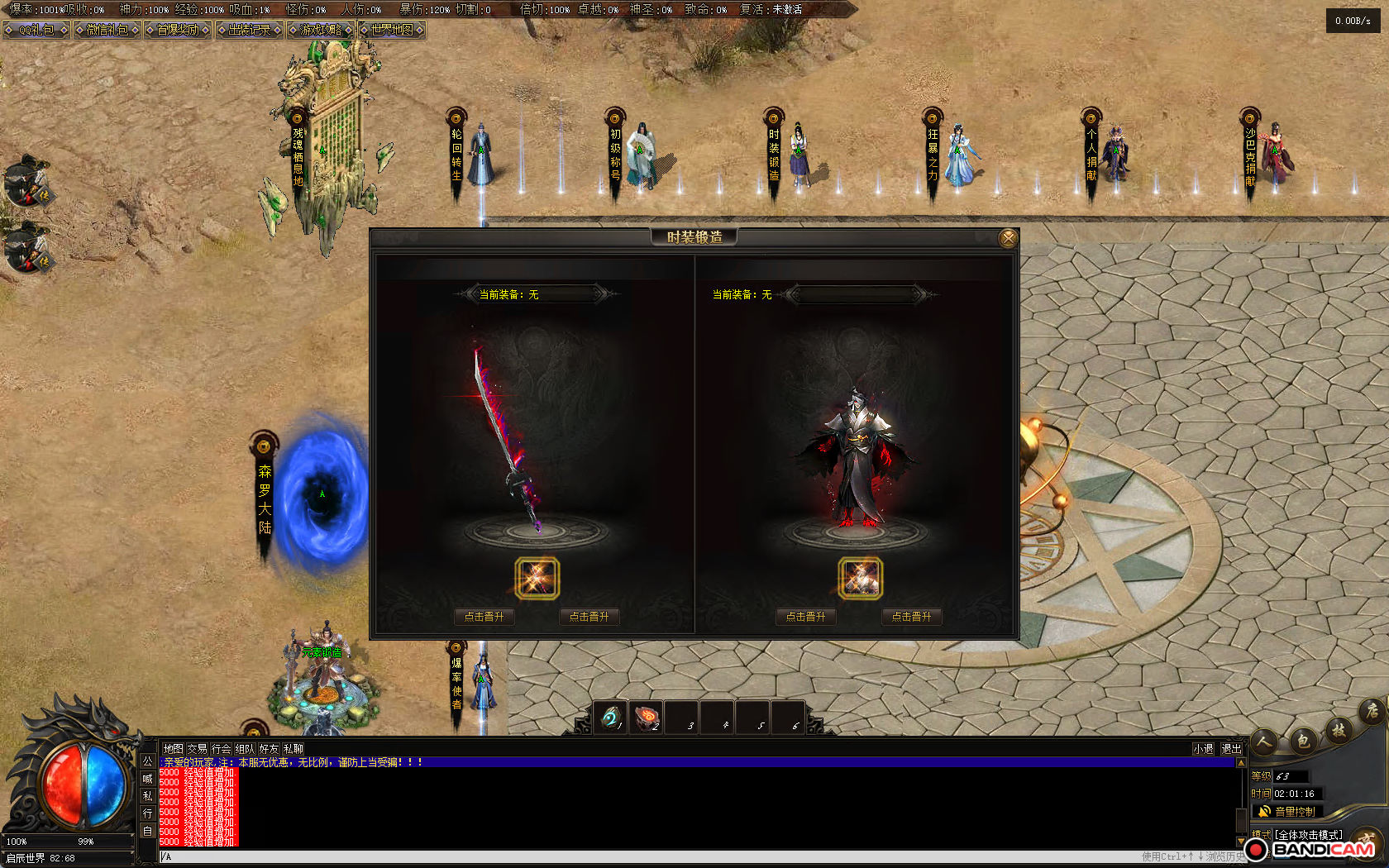Click the 小退 logout button

click(x=1203, y=749)
